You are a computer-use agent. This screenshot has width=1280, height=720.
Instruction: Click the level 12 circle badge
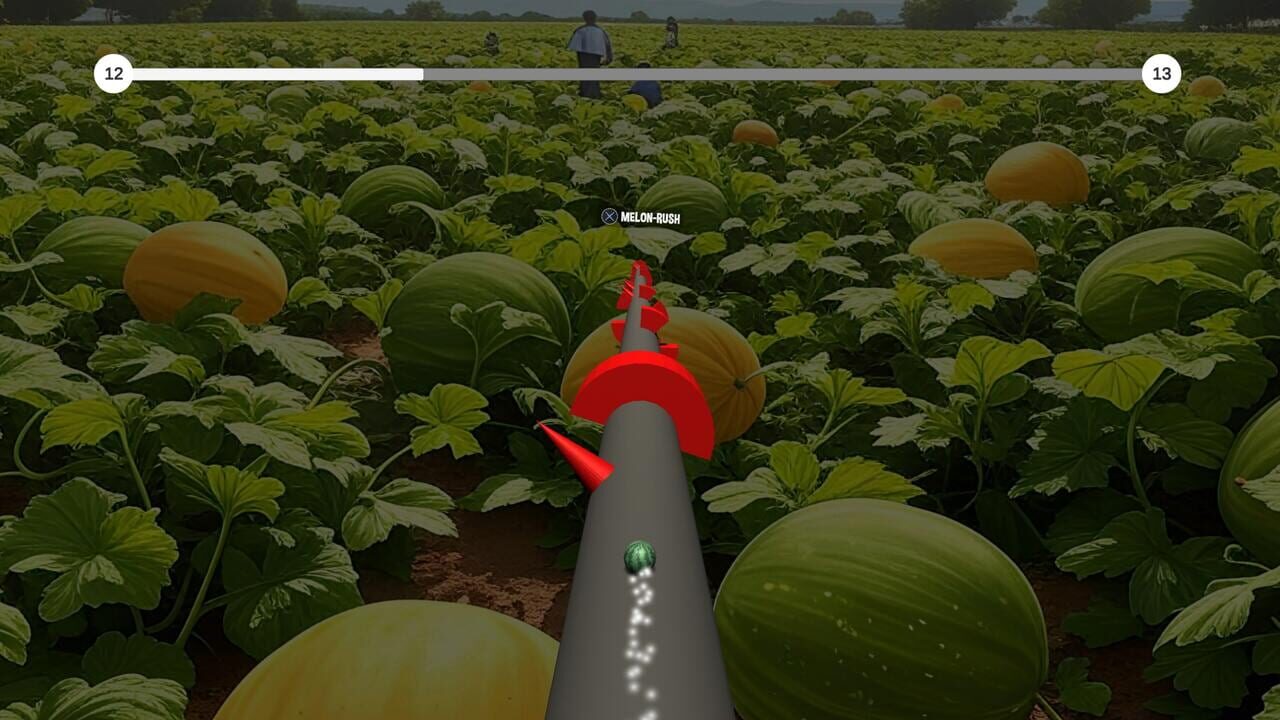114,72
